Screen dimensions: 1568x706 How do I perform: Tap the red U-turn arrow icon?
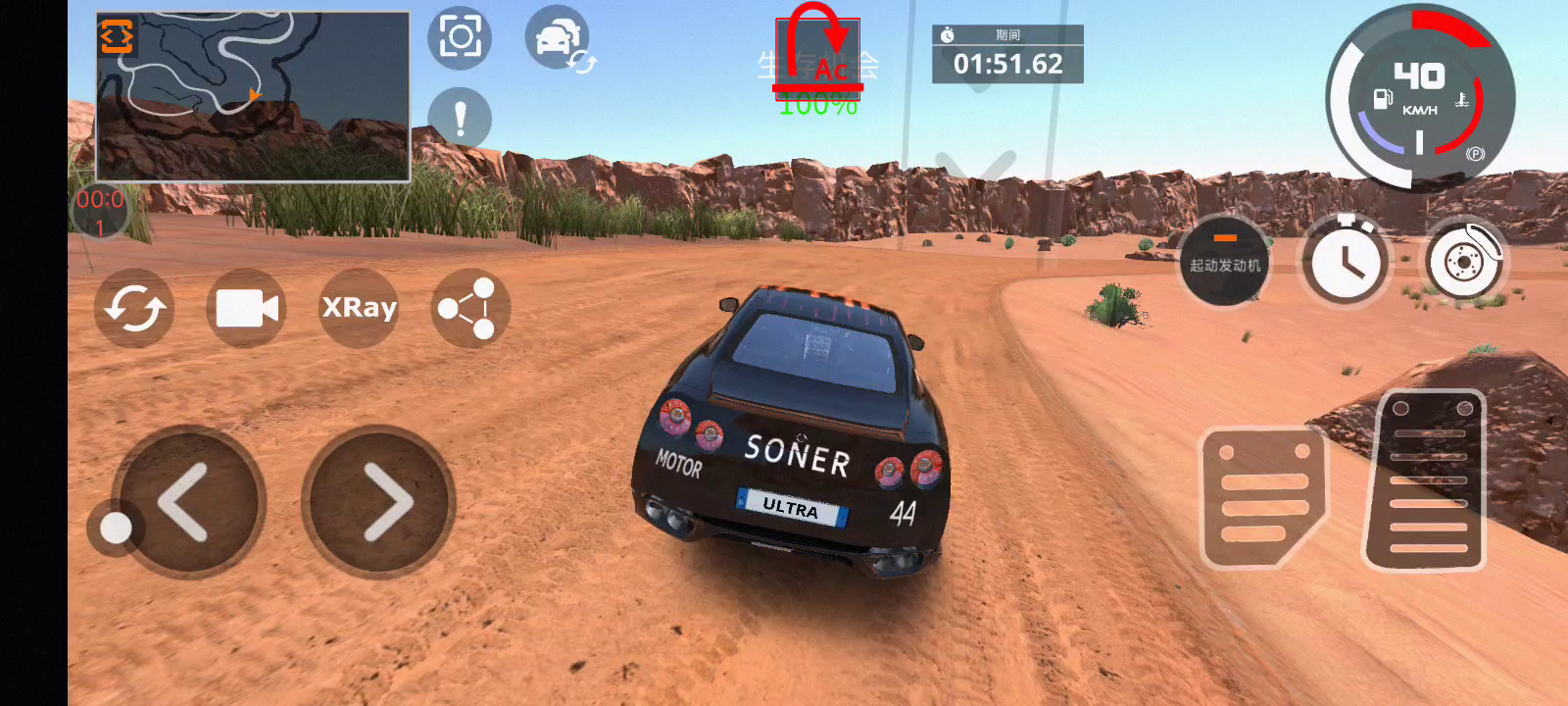pos(818,54)
